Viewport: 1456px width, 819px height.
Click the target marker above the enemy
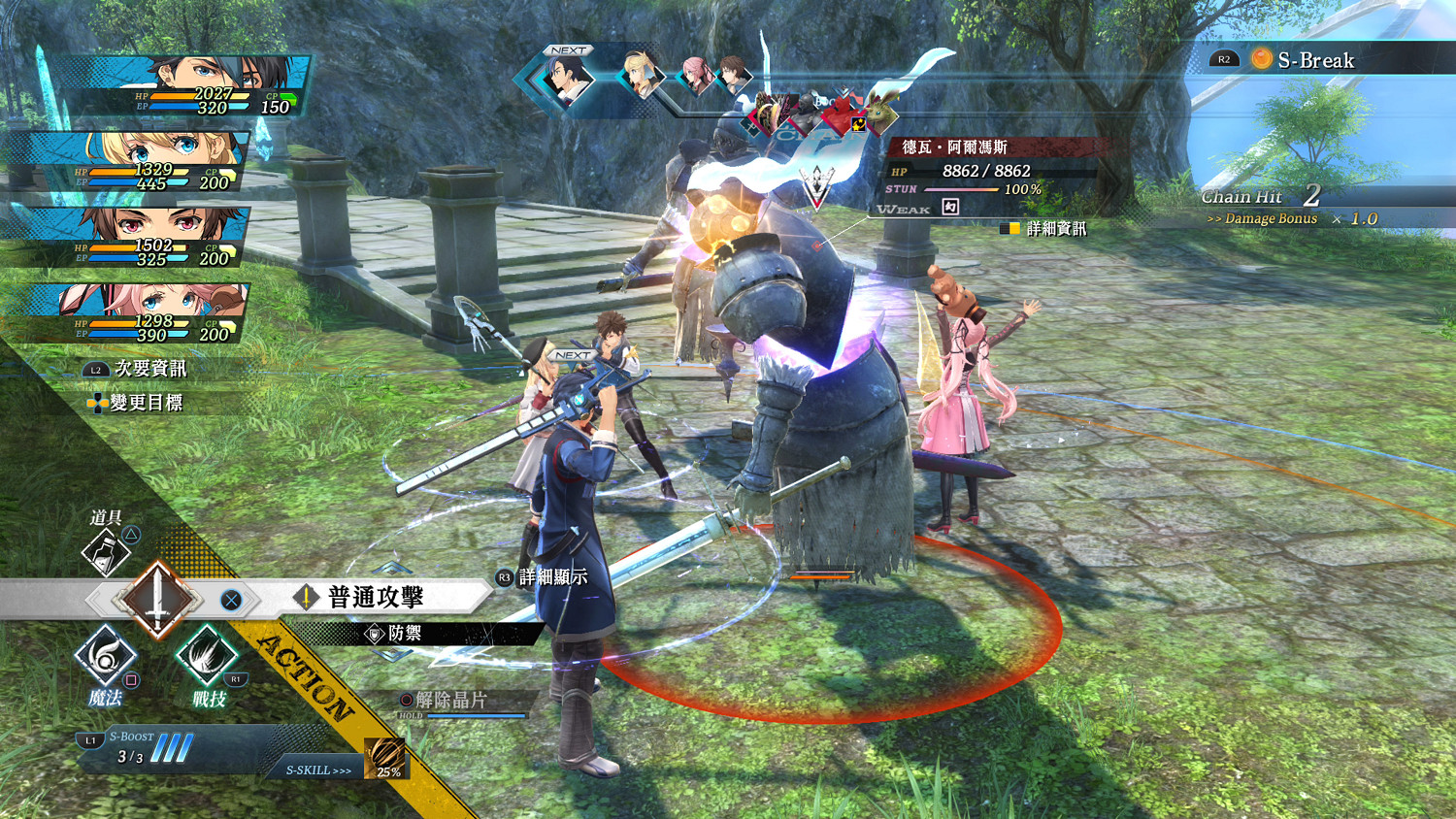[x=818, y=184]
